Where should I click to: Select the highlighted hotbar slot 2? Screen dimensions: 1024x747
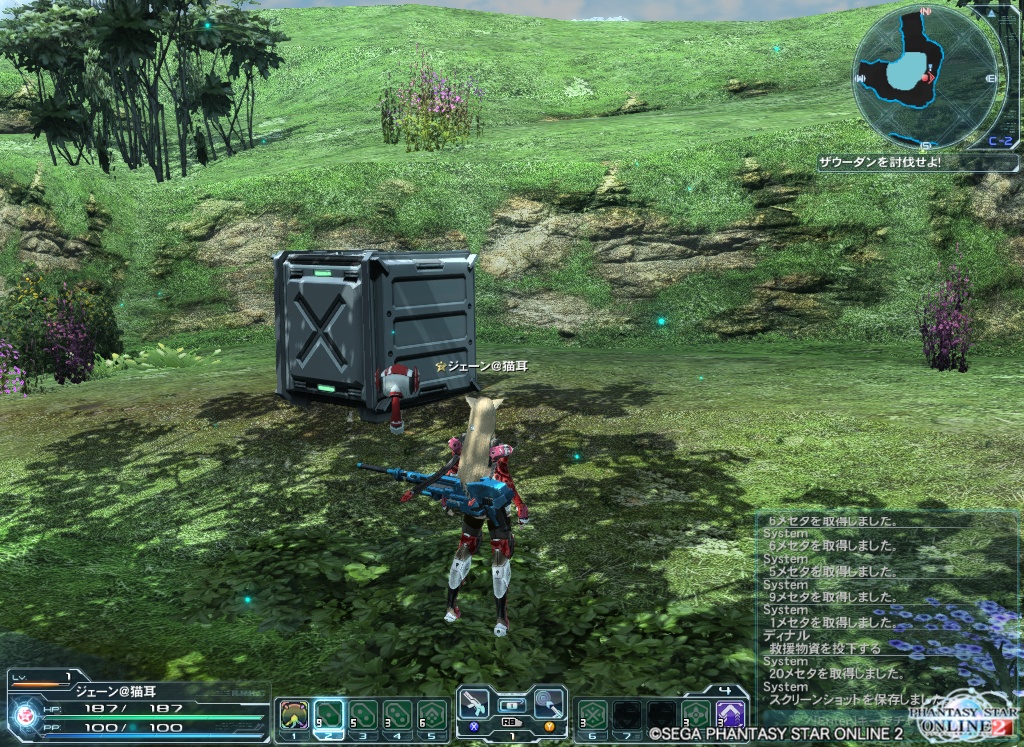[328, 715]
